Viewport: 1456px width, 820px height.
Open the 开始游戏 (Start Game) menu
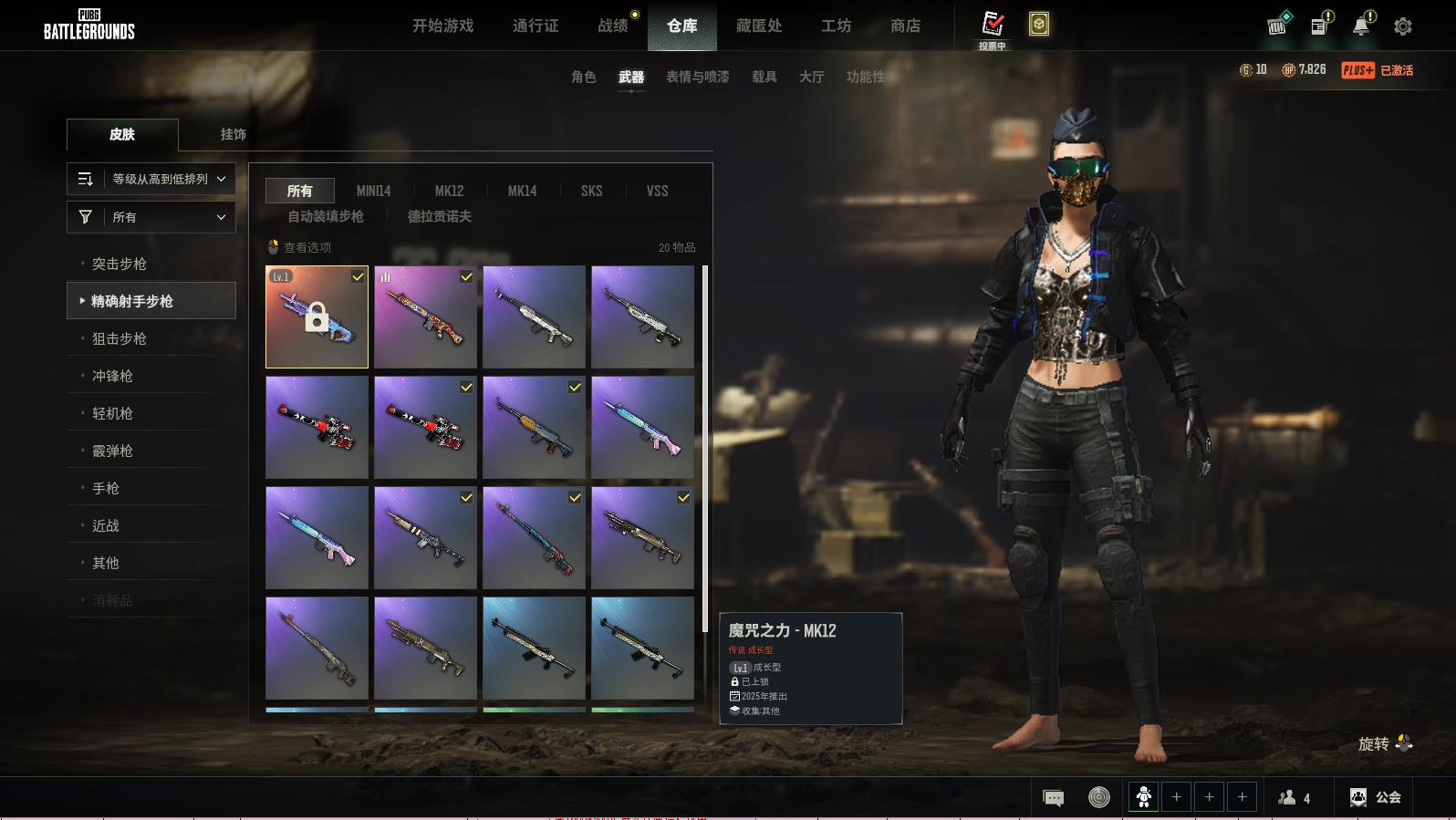tap(442, 26)
